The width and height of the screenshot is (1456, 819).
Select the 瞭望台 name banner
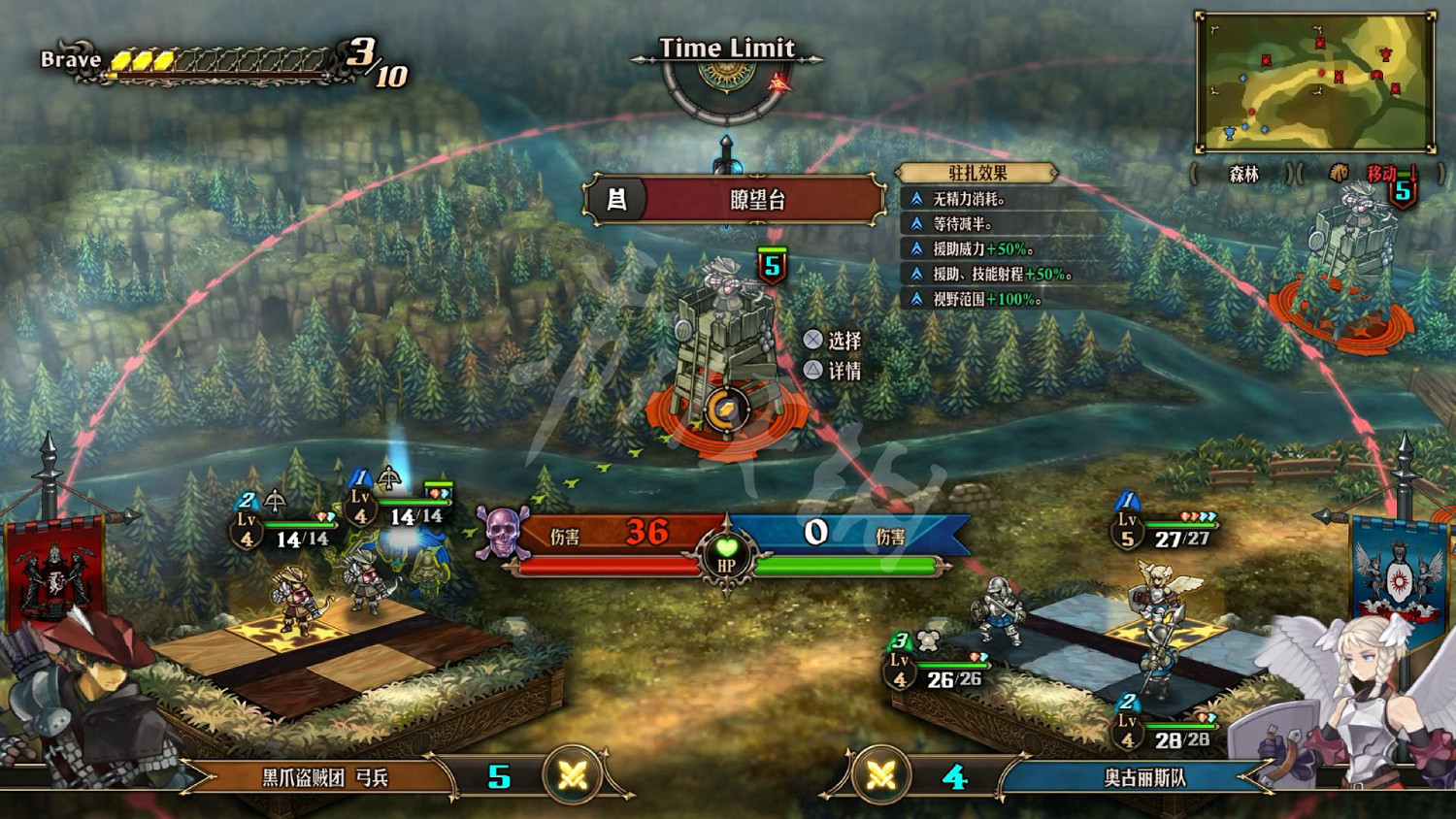[x=736, y=200]
